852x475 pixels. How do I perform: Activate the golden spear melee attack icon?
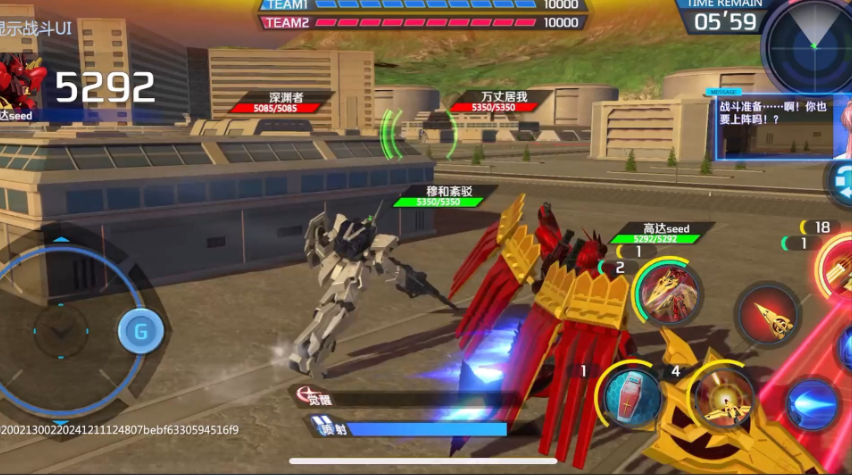[767, 314]
